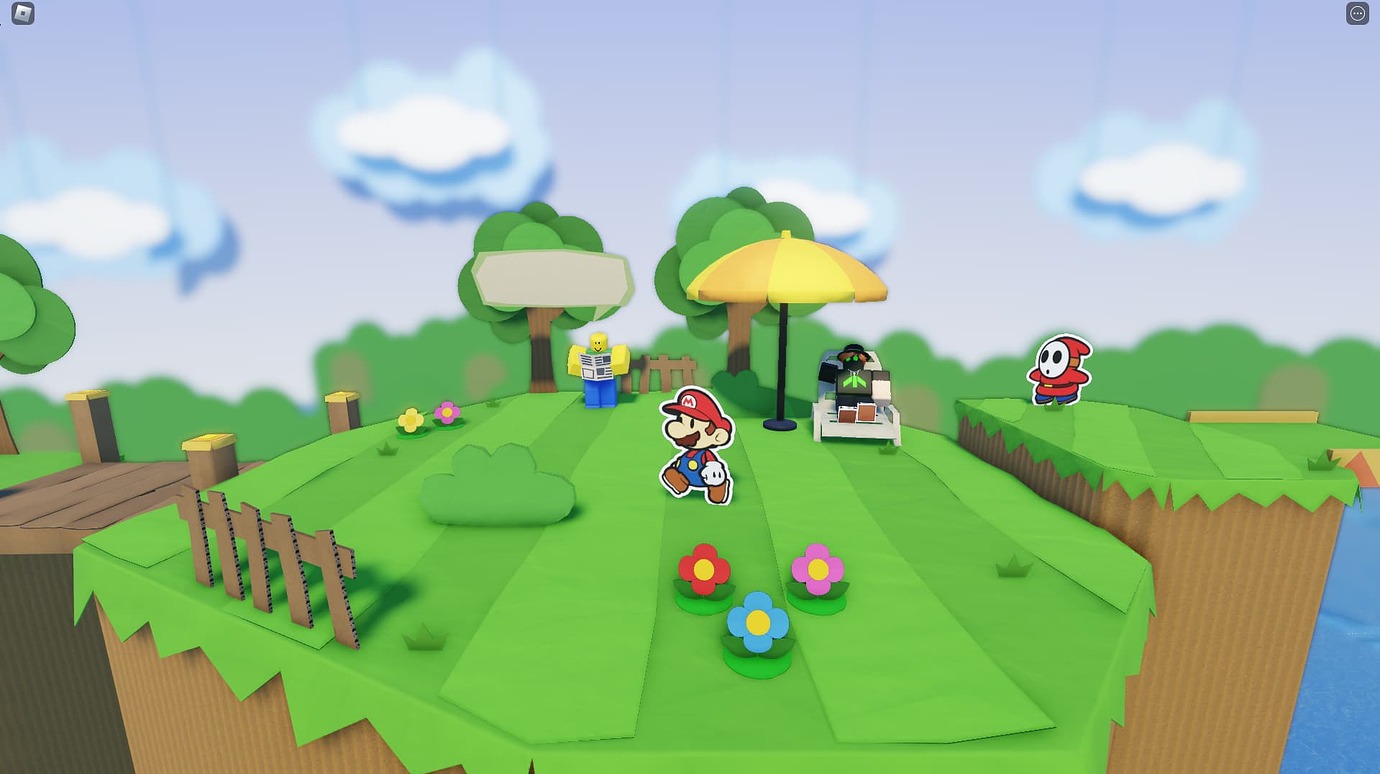Click the yellow beach umbrella
This screenshot has height=774, width=1380.
[x=786, y=270]
